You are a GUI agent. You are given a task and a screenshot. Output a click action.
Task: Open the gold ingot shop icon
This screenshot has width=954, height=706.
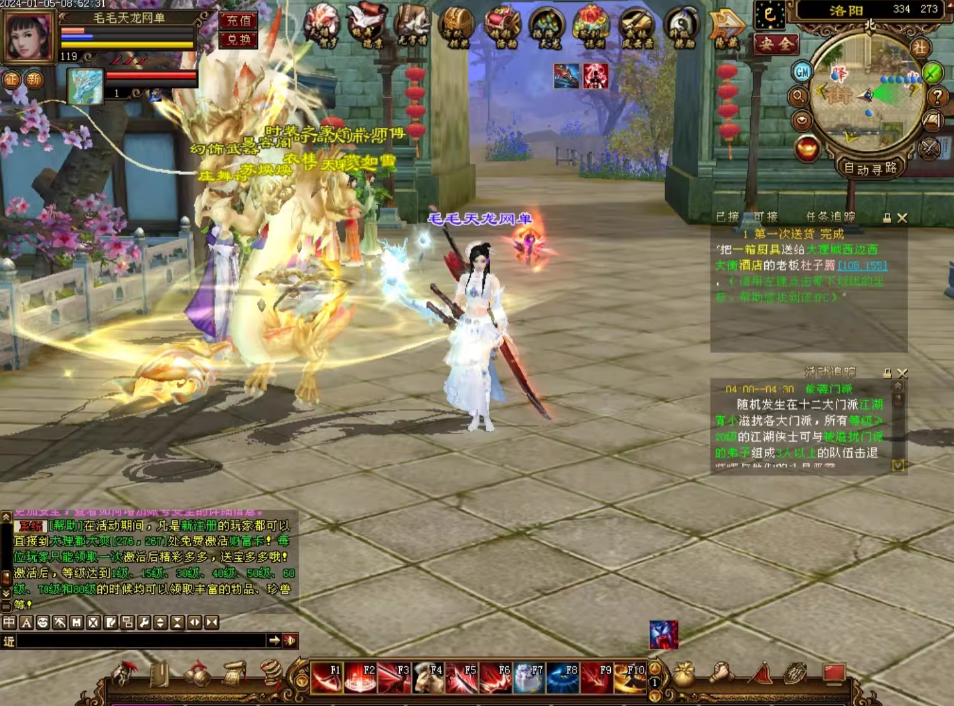(x=806, y=149)
